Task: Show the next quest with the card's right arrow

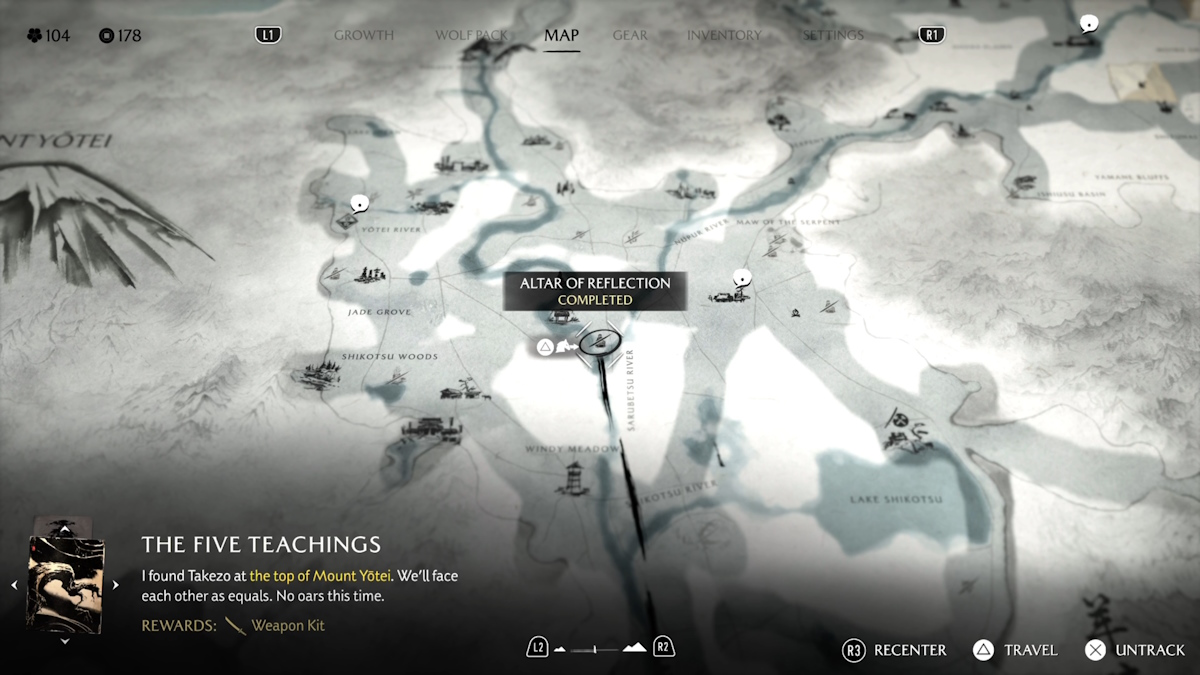Action: 115,585
